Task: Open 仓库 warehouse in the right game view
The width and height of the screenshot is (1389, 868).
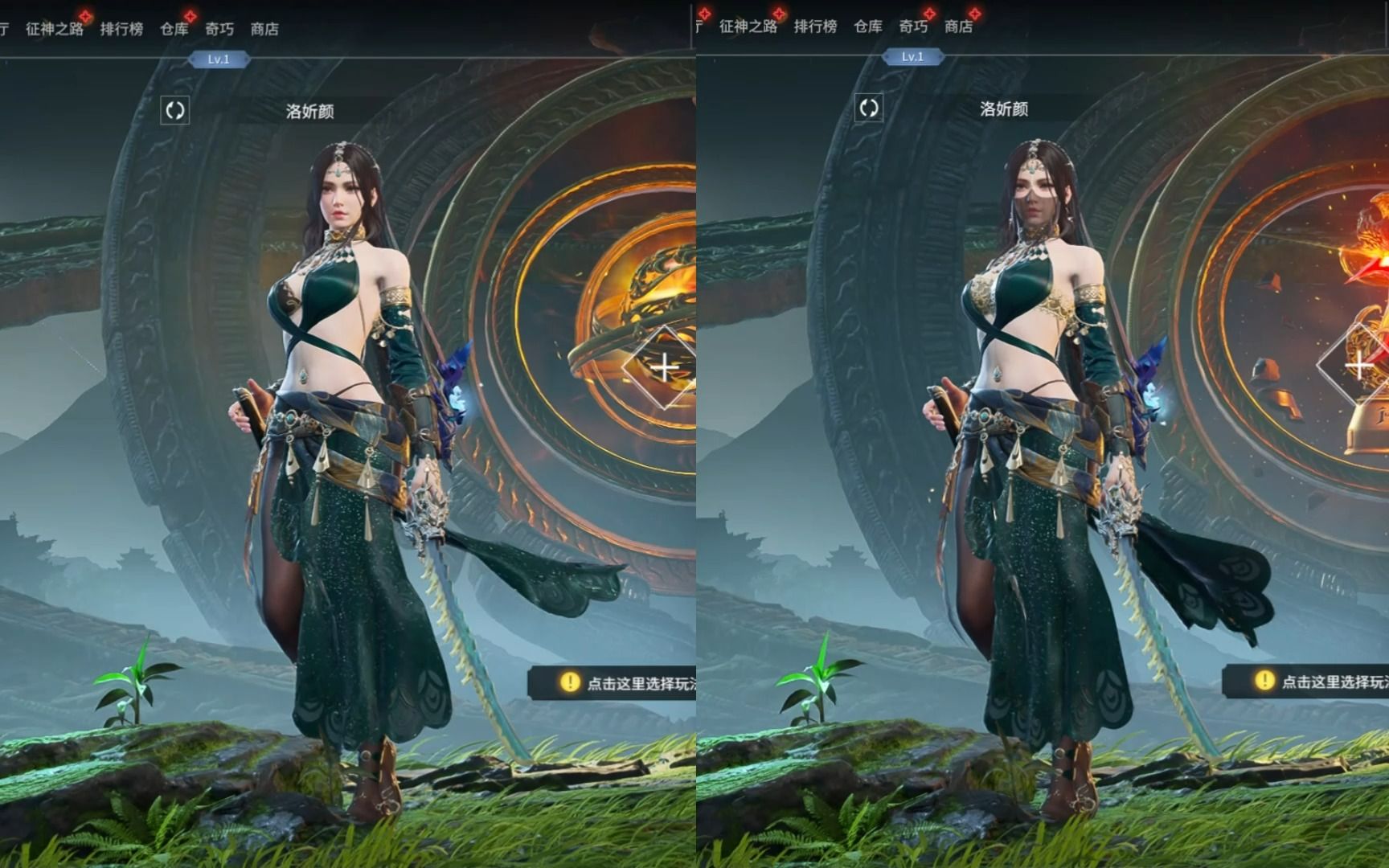Action: (x=868, y=27)
